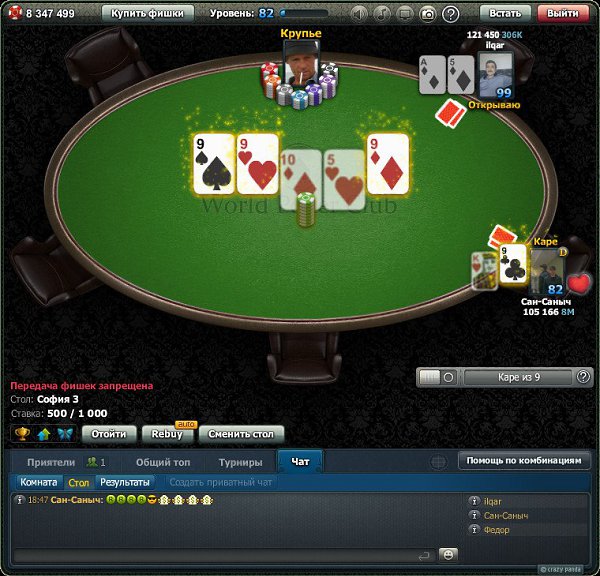Switch chat to the Результаты tab
600x576 pixels.
[124, 482]
